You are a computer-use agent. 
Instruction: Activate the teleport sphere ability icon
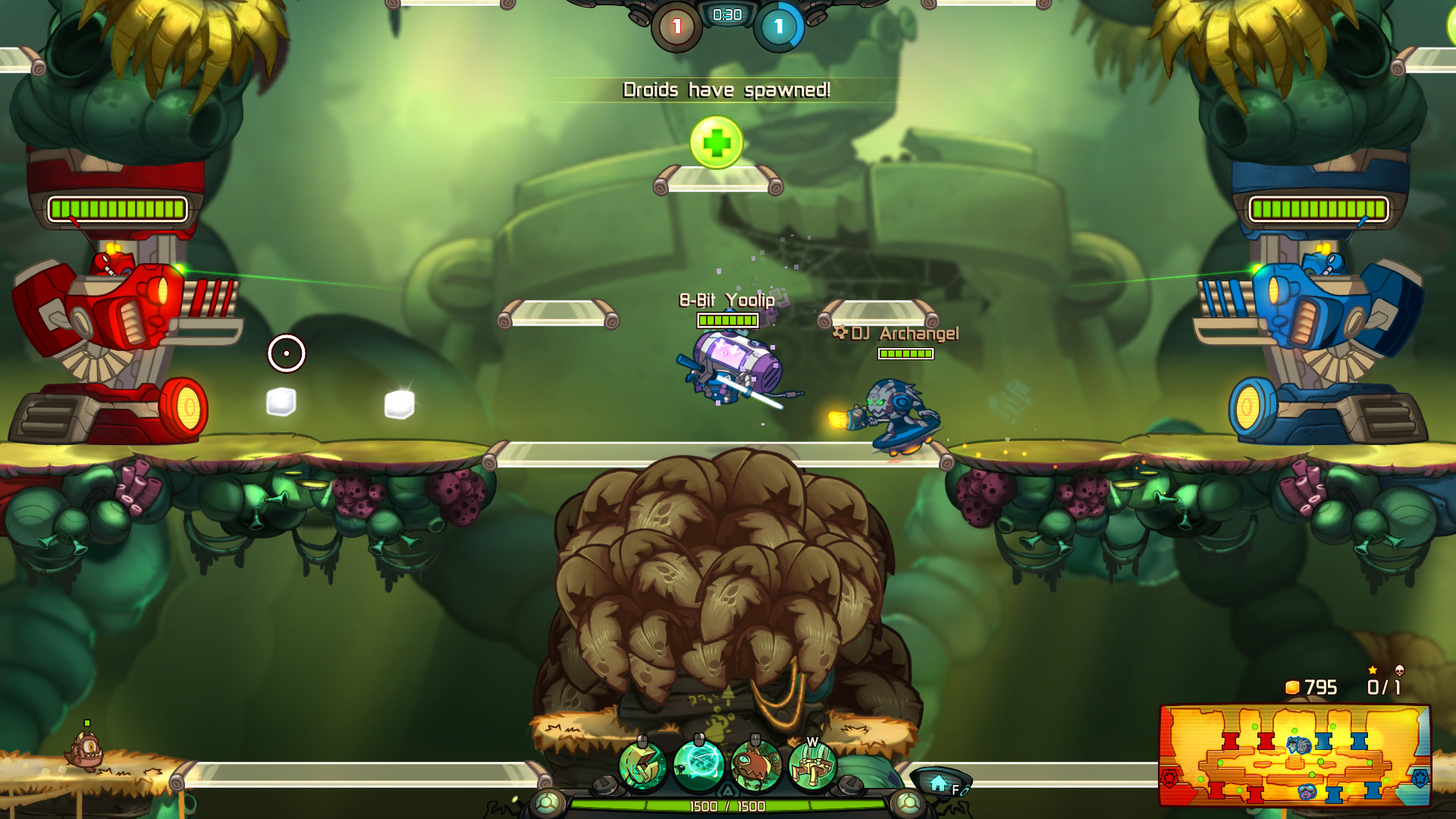[698, 763]
